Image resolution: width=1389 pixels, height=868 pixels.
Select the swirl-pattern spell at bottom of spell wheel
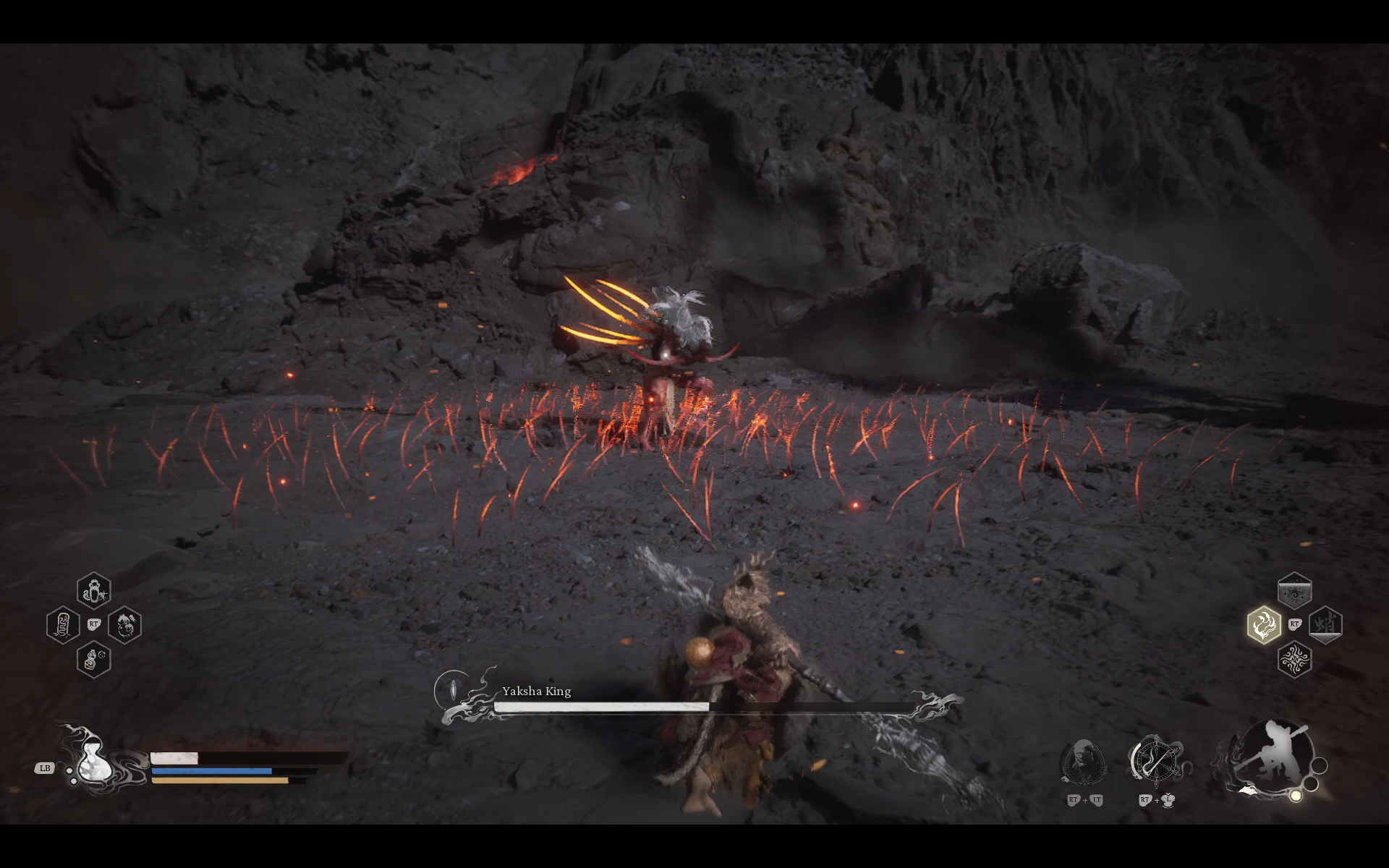click(1295, 660)
